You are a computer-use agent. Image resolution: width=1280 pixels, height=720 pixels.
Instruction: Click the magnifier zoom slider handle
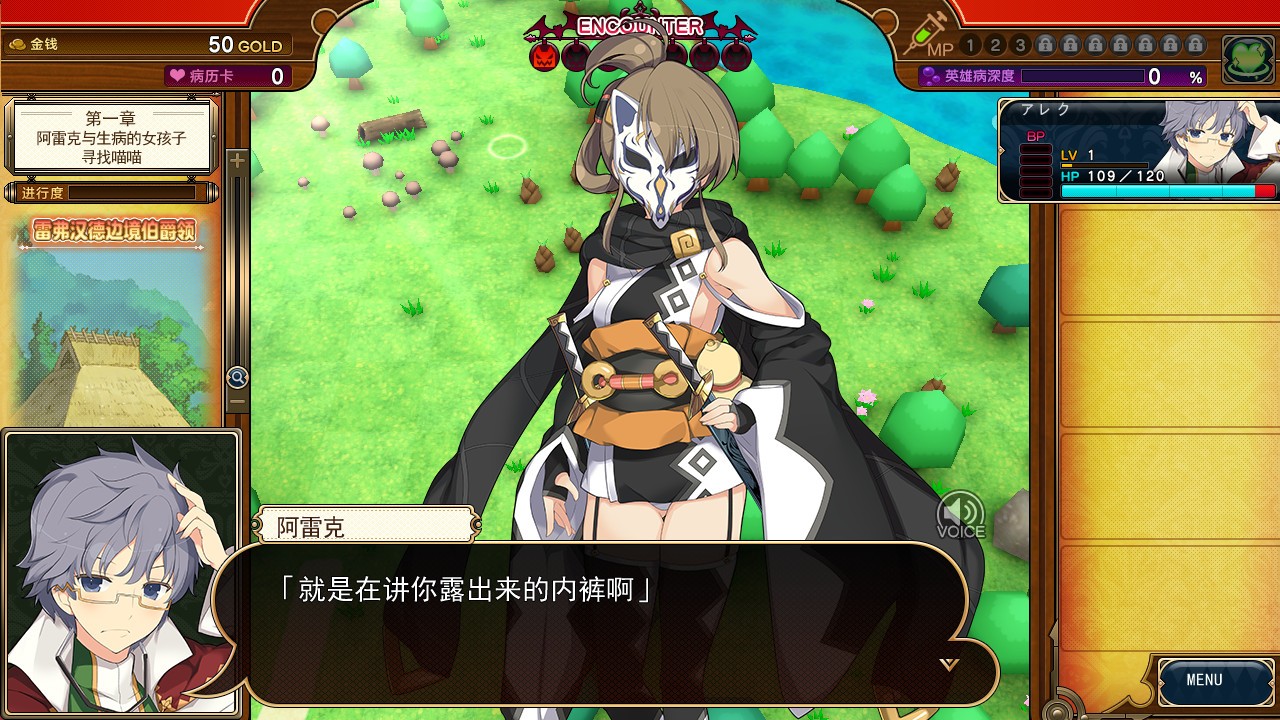[237, 377]
